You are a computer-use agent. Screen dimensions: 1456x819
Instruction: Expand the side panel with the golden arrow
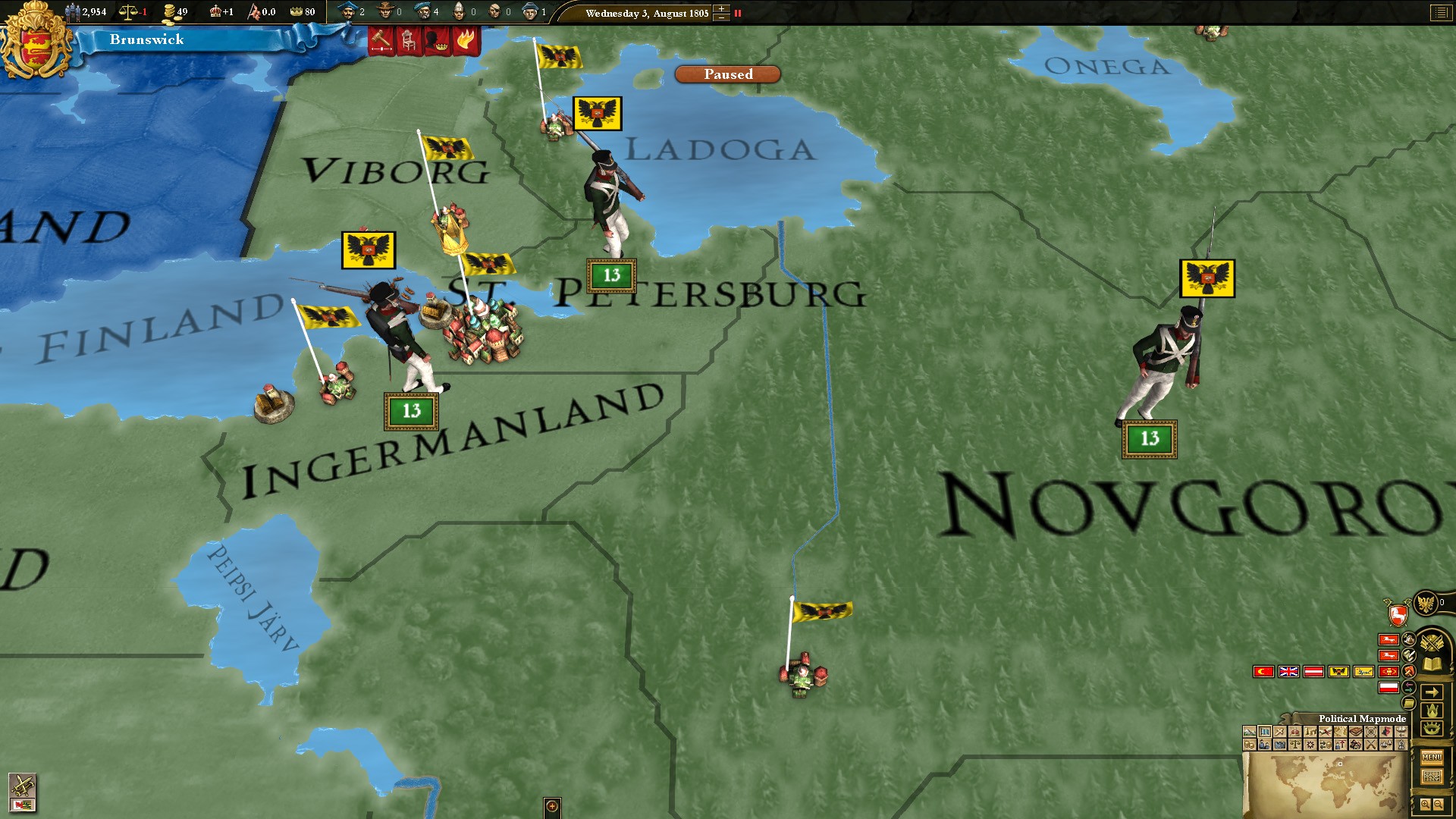tap(1433, 692)
